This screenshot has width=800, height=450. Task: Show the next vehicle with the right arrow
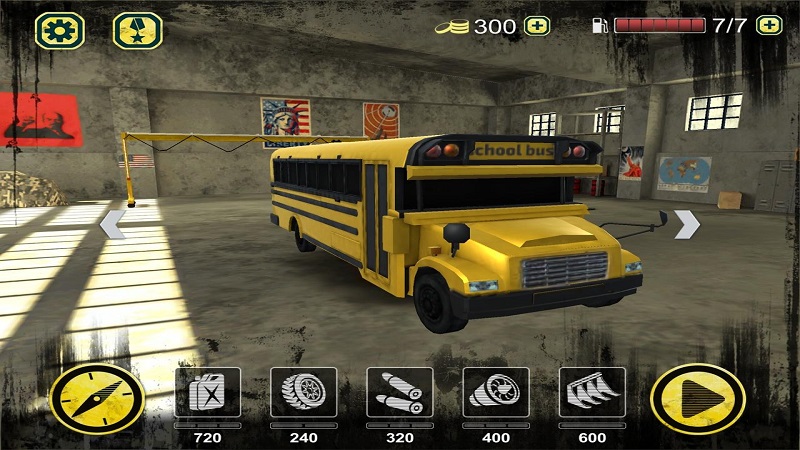[x=686, y=224]
